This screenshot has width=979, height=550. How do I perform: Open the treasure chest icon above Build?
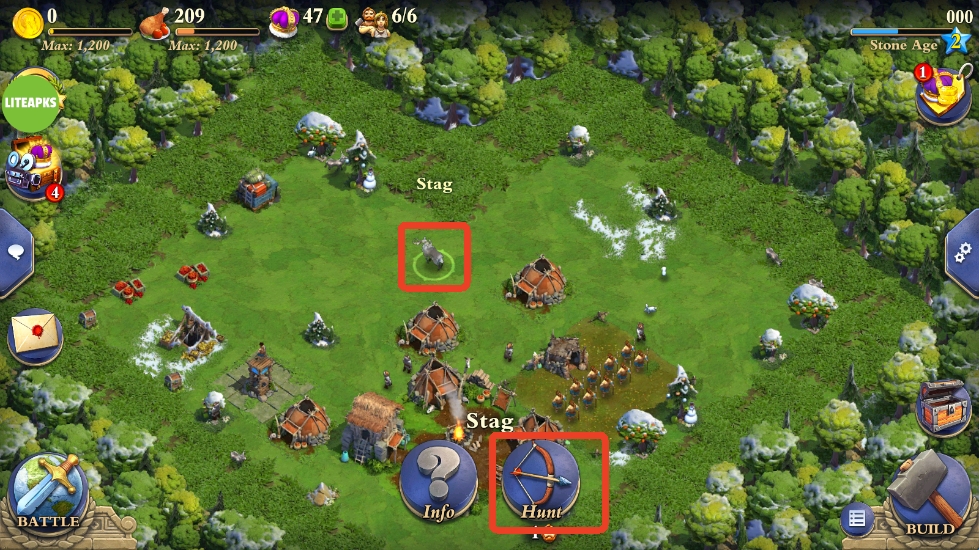[x=942, y=402]
